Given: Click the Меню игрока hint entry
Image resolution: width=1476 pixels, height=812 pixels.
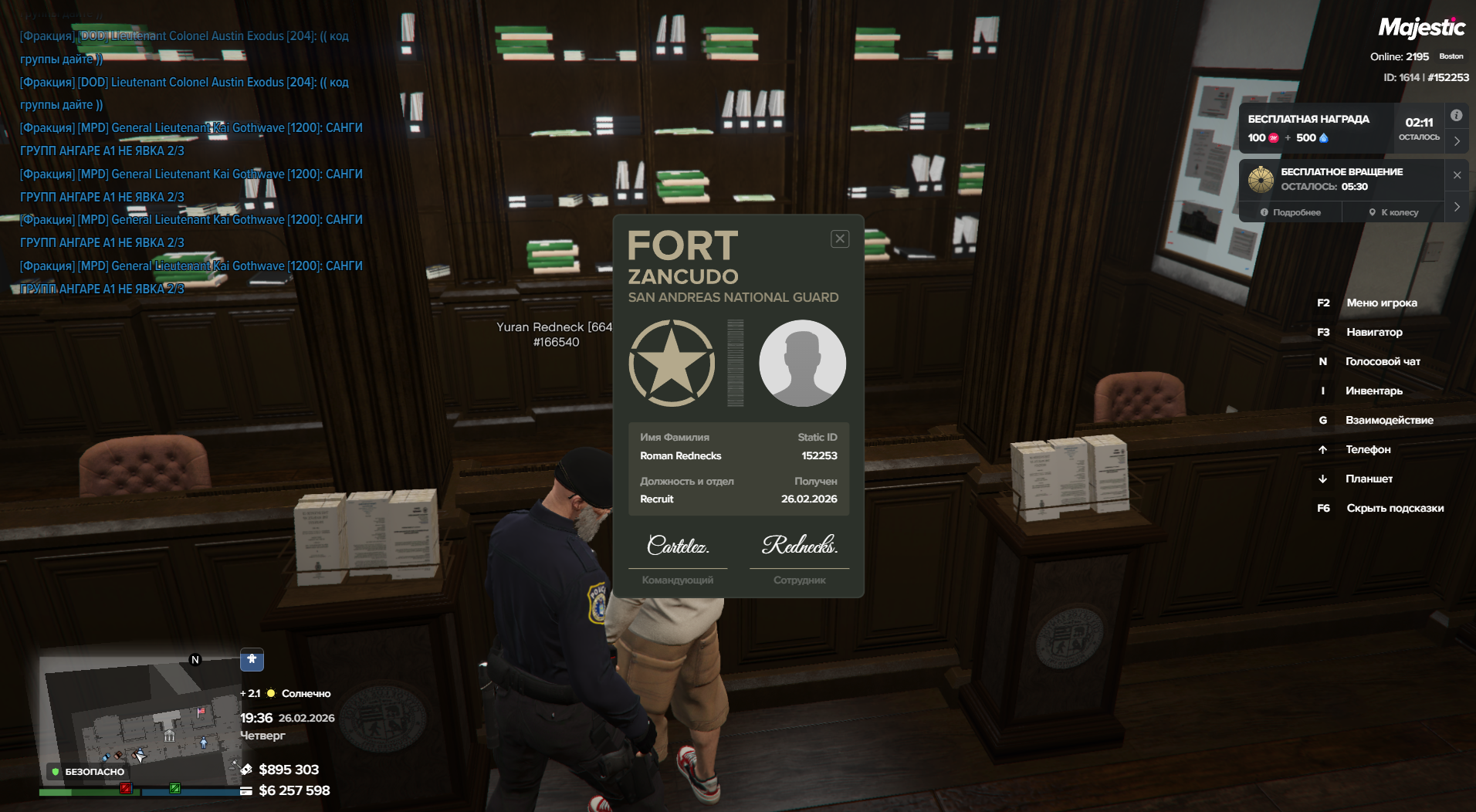Looking at the screenshot, I should pos(1381,303).
